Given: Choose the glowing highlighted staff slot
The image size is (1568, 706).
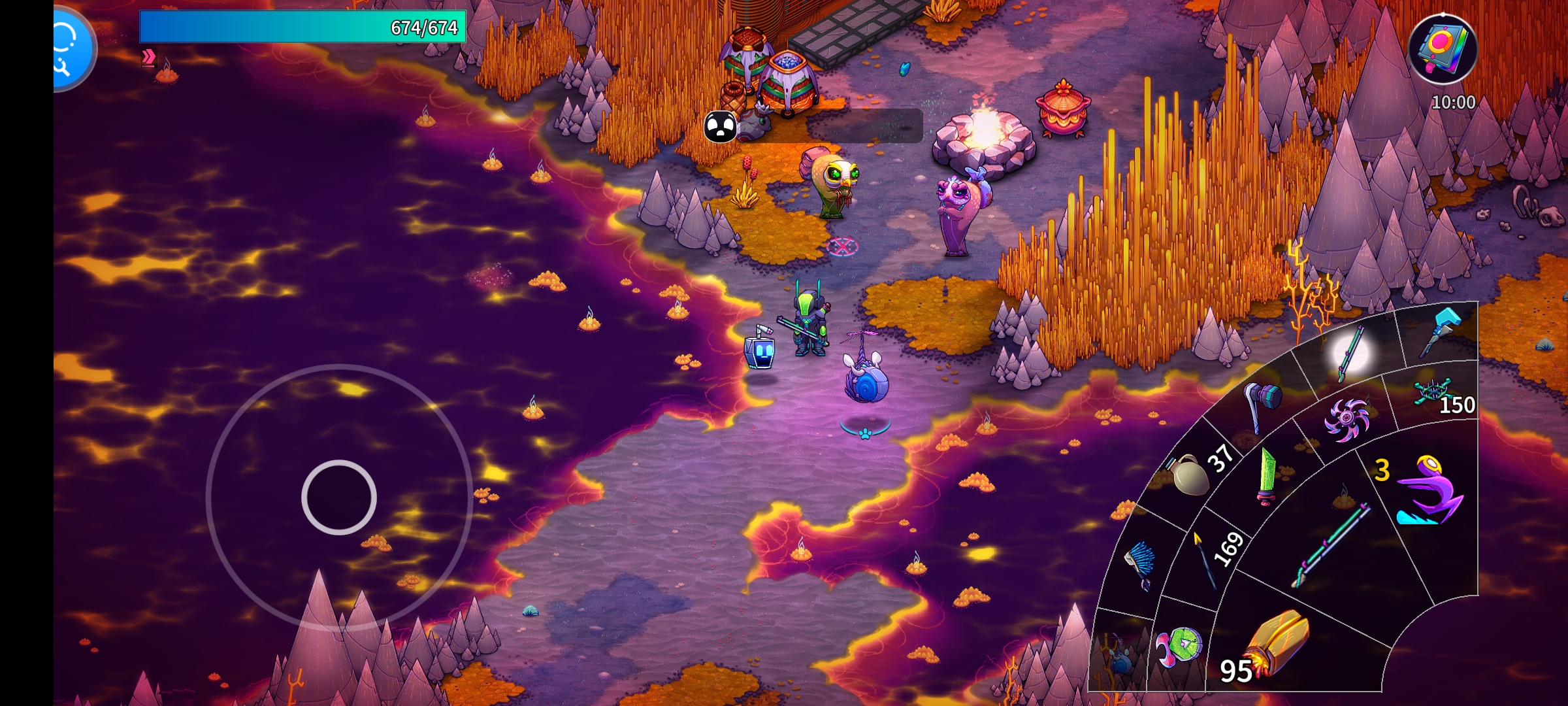Looking at the screenshot, I should 1350,353.
